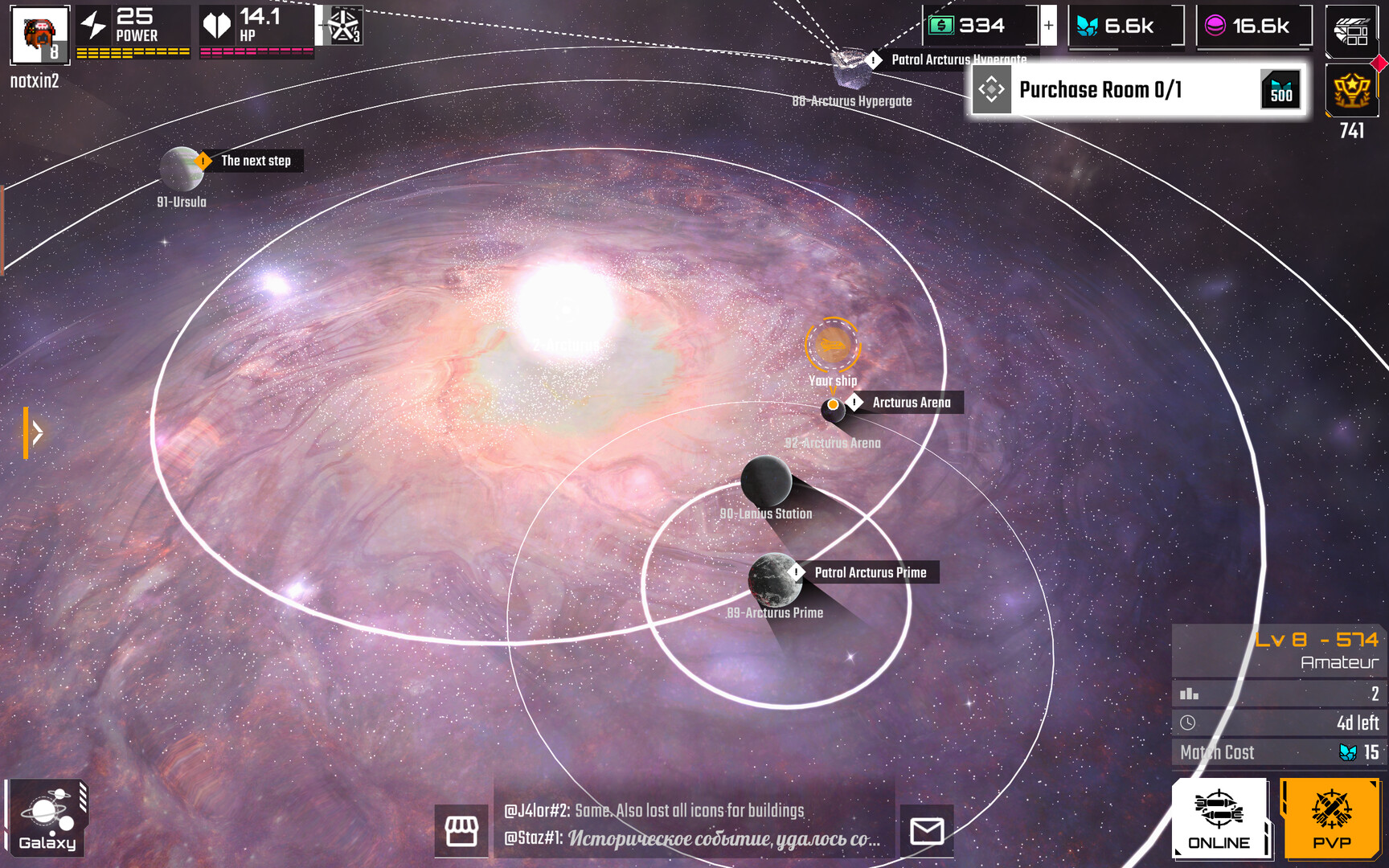
Task: Select Patrol Arcturus Hypergate marker
Action: tap(957, 59)
